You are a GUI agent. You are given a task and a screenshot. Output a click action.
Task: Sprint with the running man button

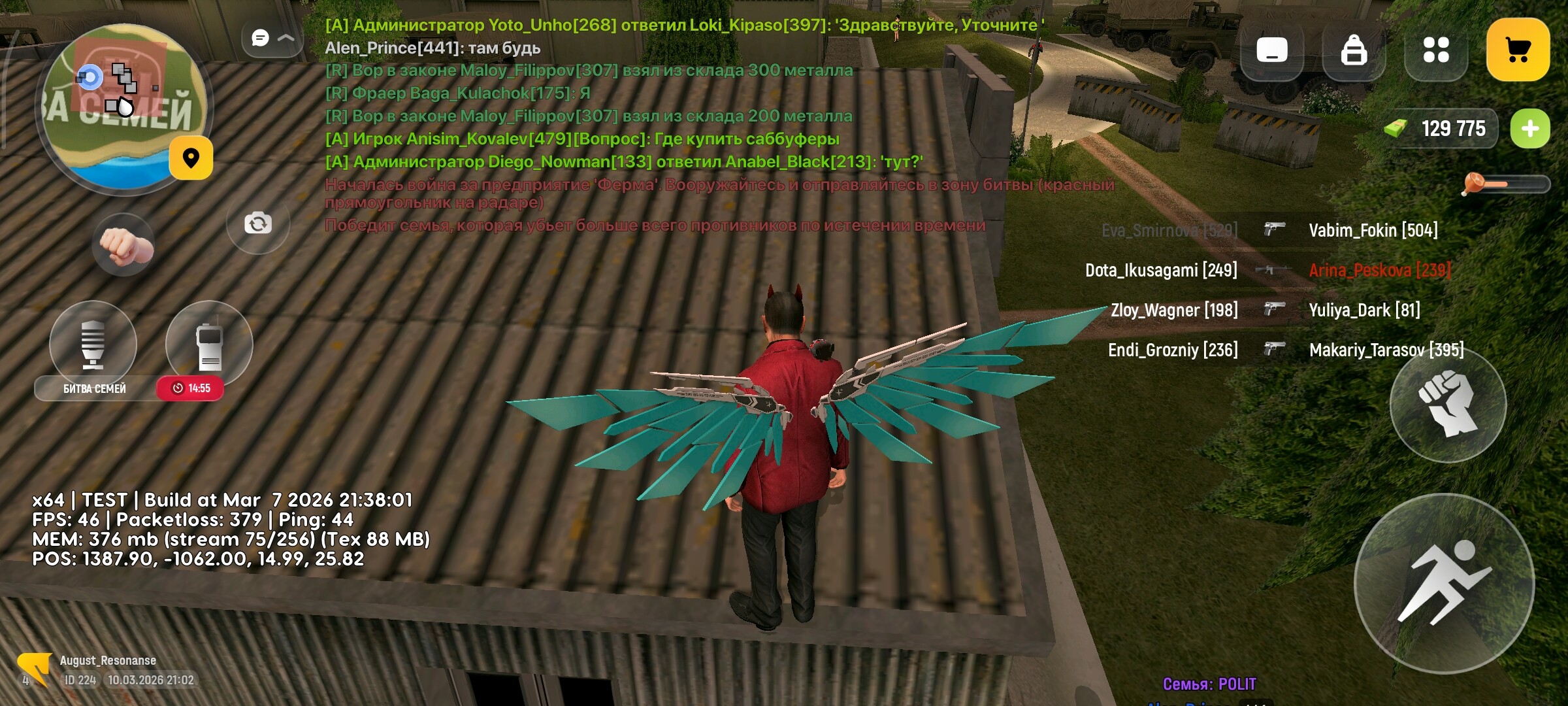(1444, 583)
